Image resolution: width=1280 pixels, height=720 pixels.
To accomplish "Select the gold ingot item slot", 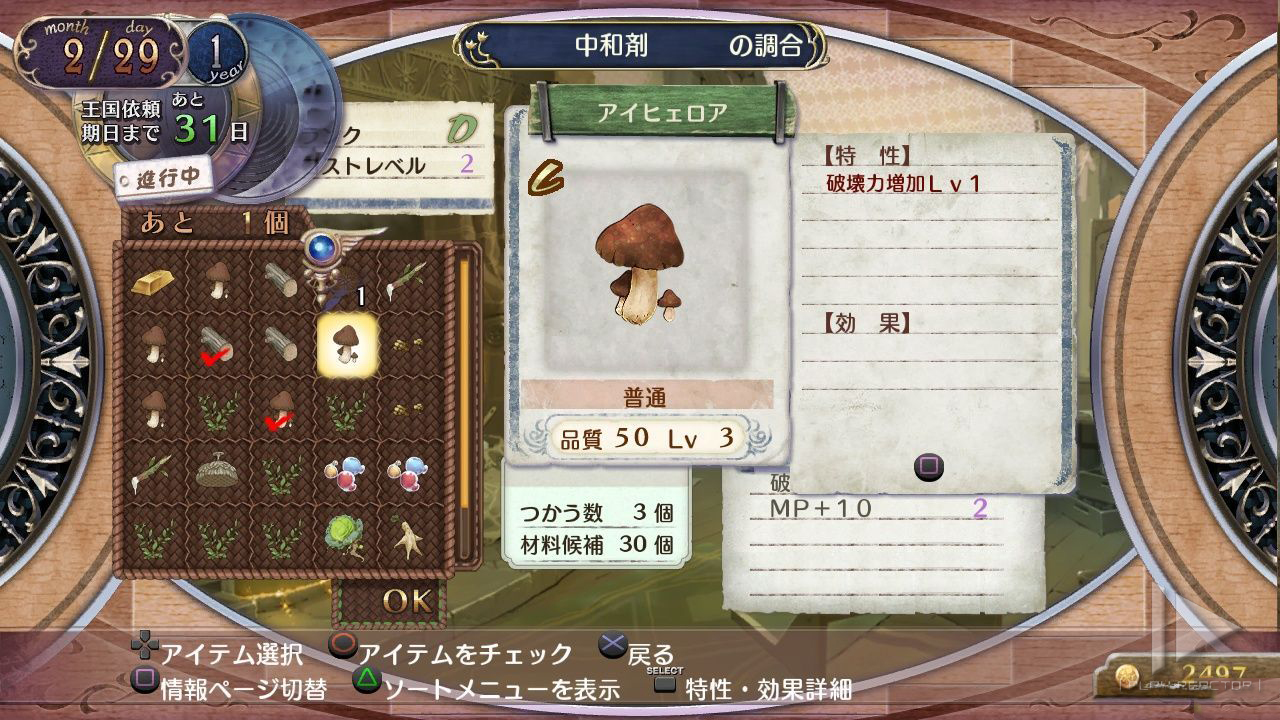I will pyautogui.click(x=153, y=281).
